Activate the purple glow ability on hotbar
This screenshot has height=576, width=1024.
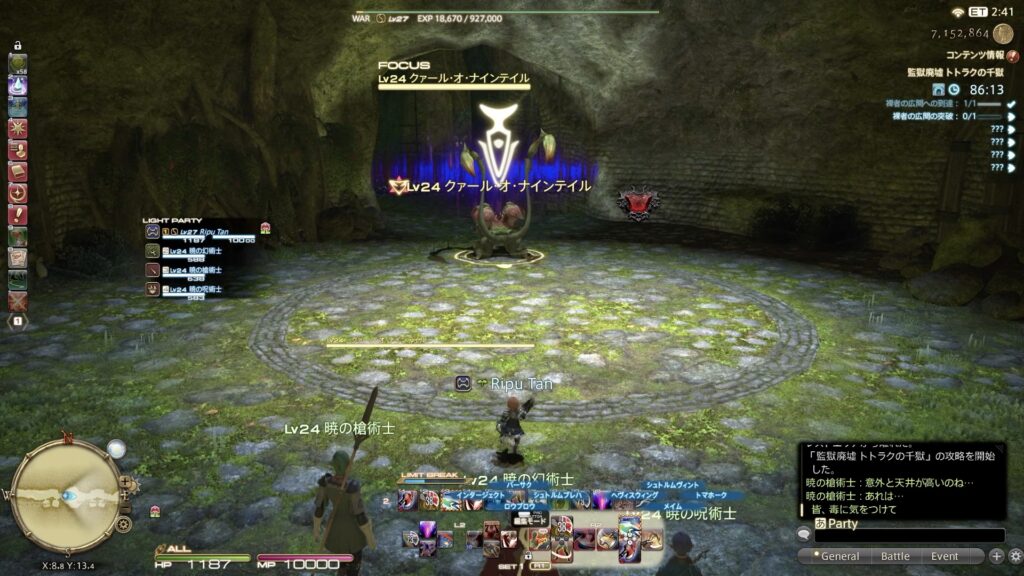(601, 501)
